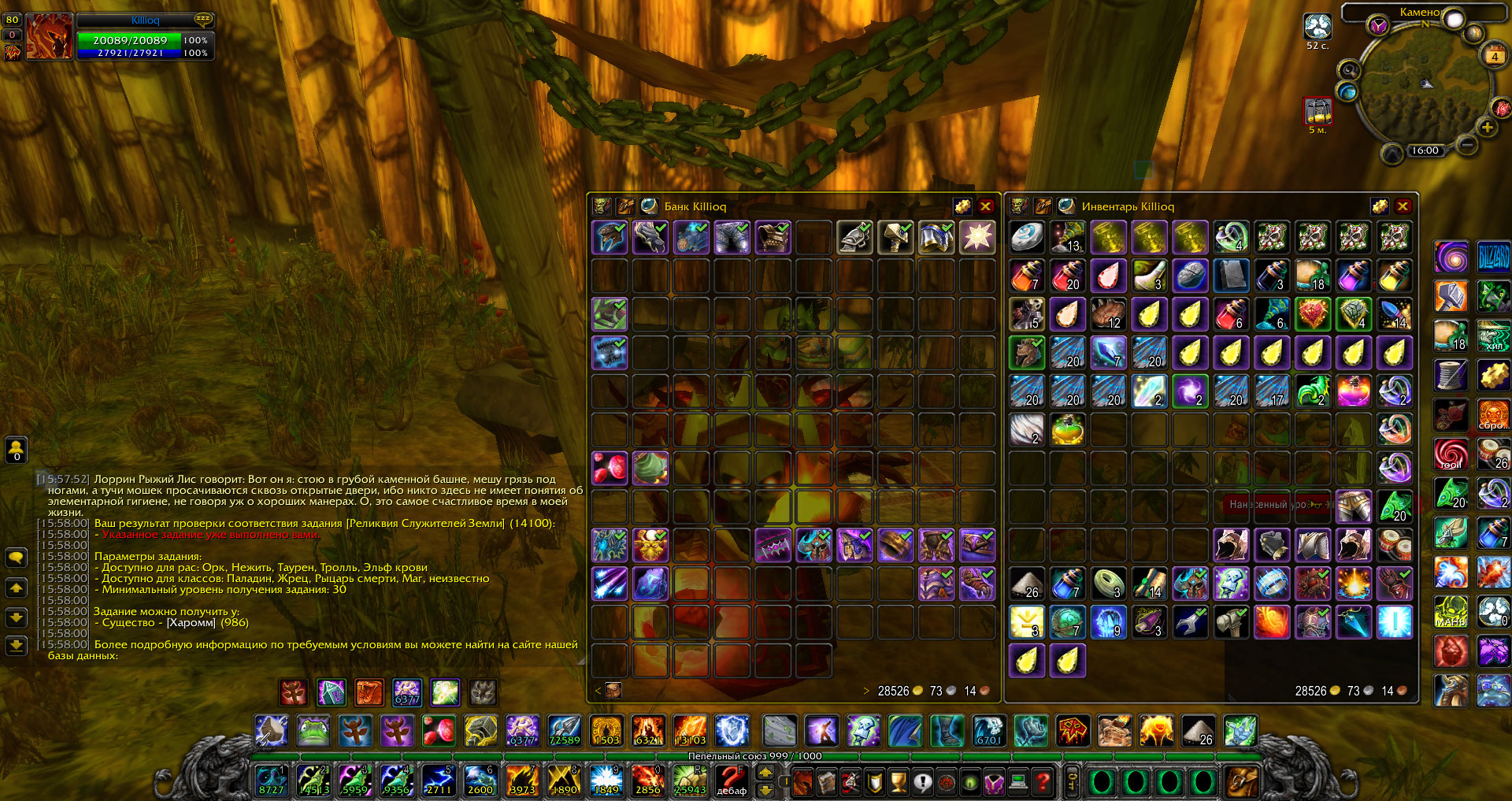Click the minimap tracking magnifier button

pyautogui.click(x=1349, y=70)
